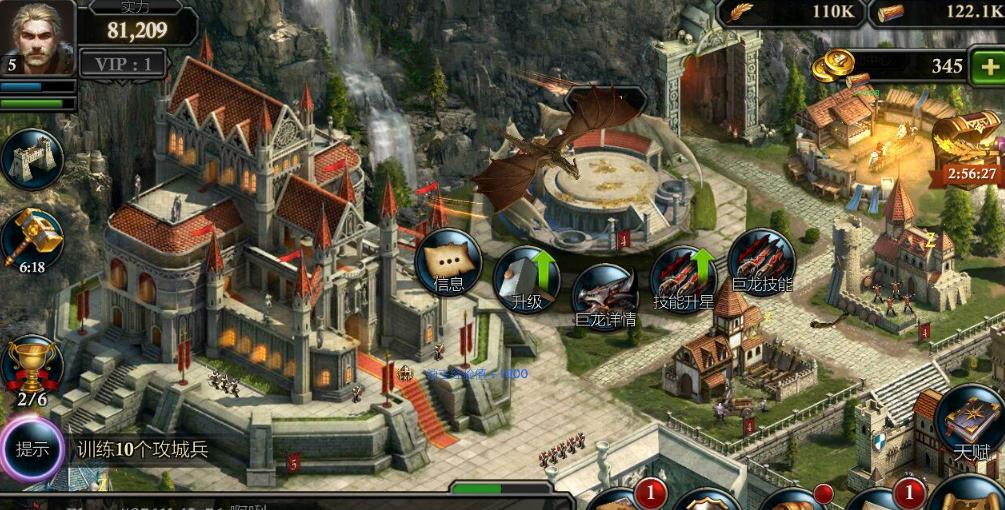The width and height of the screenshot is (1005, 510).
Task: Open the city gate icon
Action: 32,158
